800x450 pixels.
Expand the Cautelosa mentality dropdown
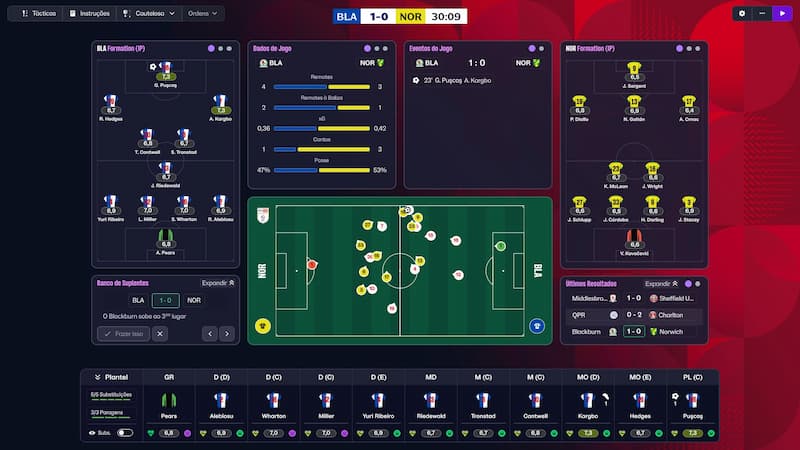coord(148,14)
